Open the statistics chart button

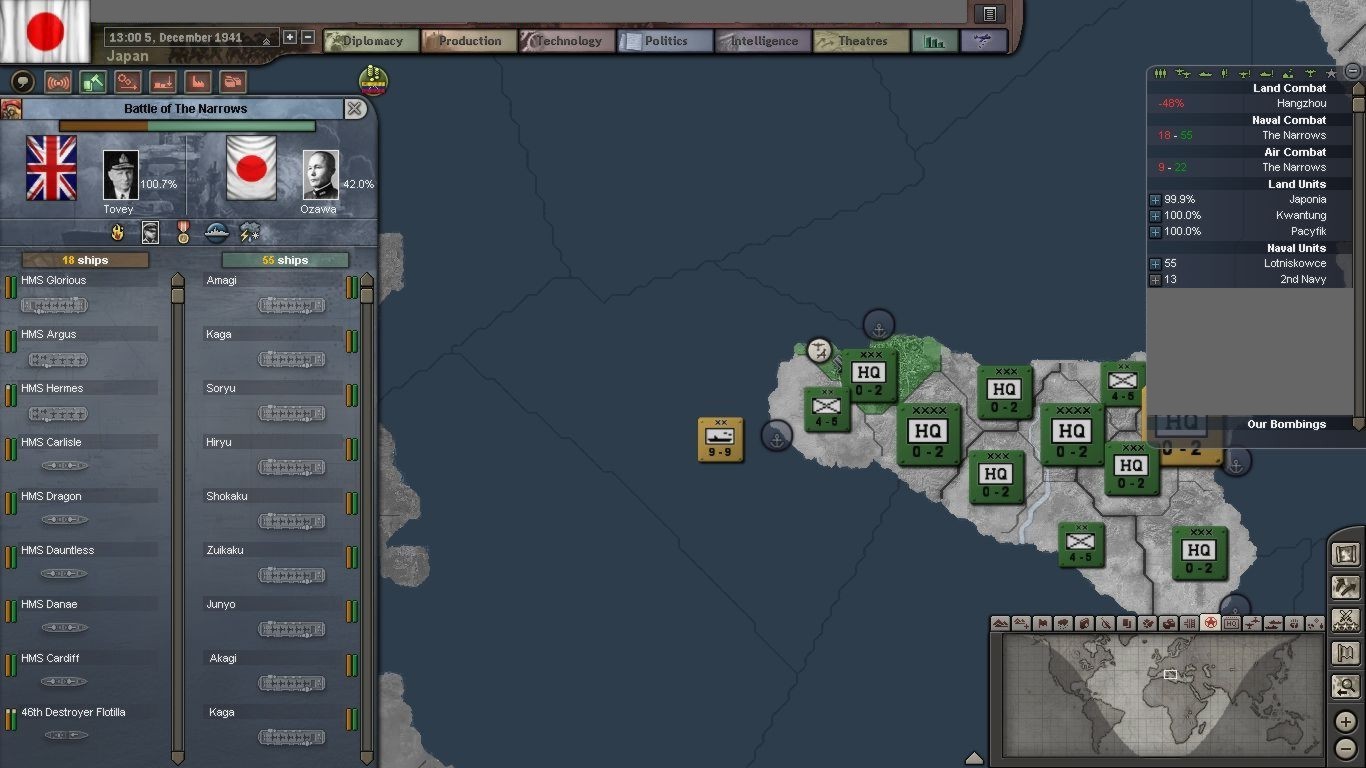tap(934, 41)
